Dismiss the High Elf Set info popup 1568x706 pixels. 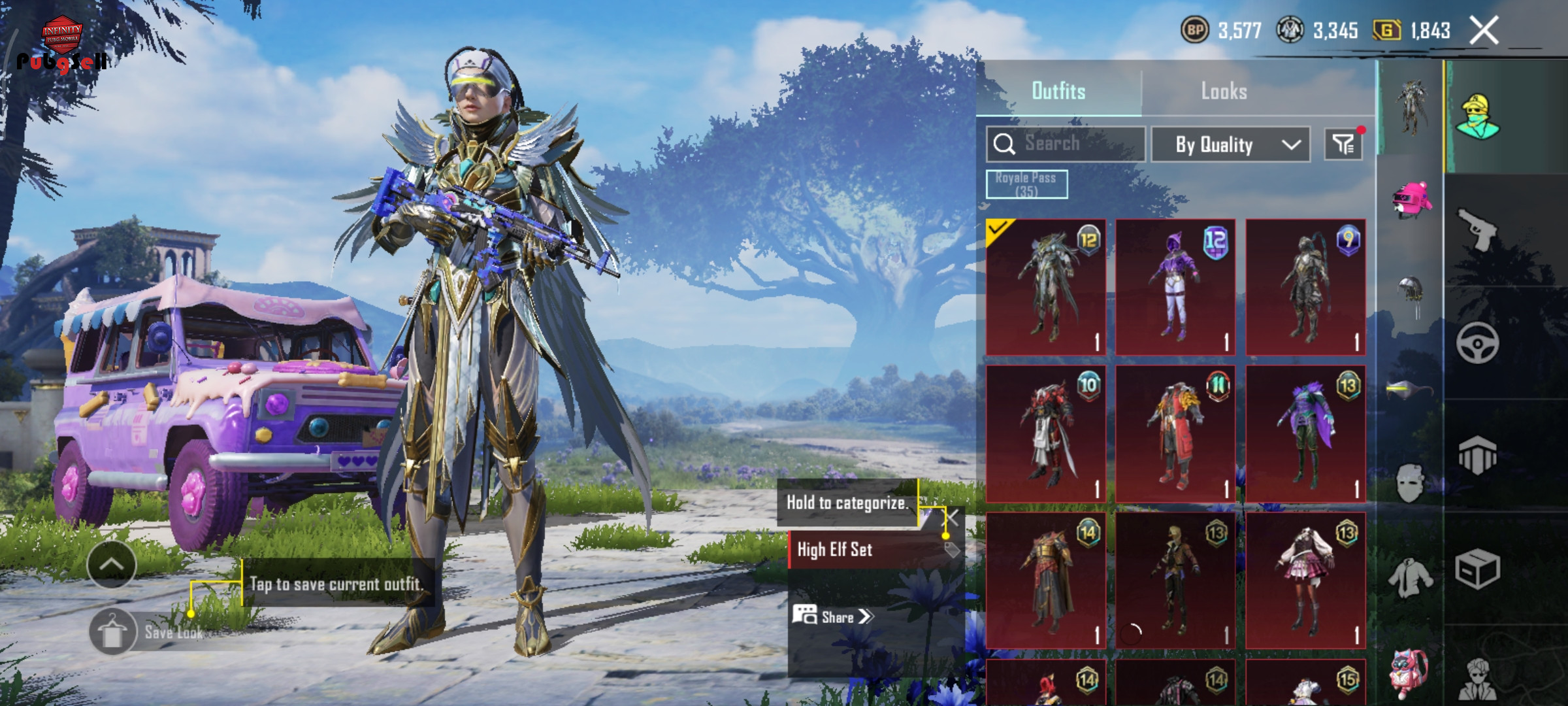click(x=953, y=518)
